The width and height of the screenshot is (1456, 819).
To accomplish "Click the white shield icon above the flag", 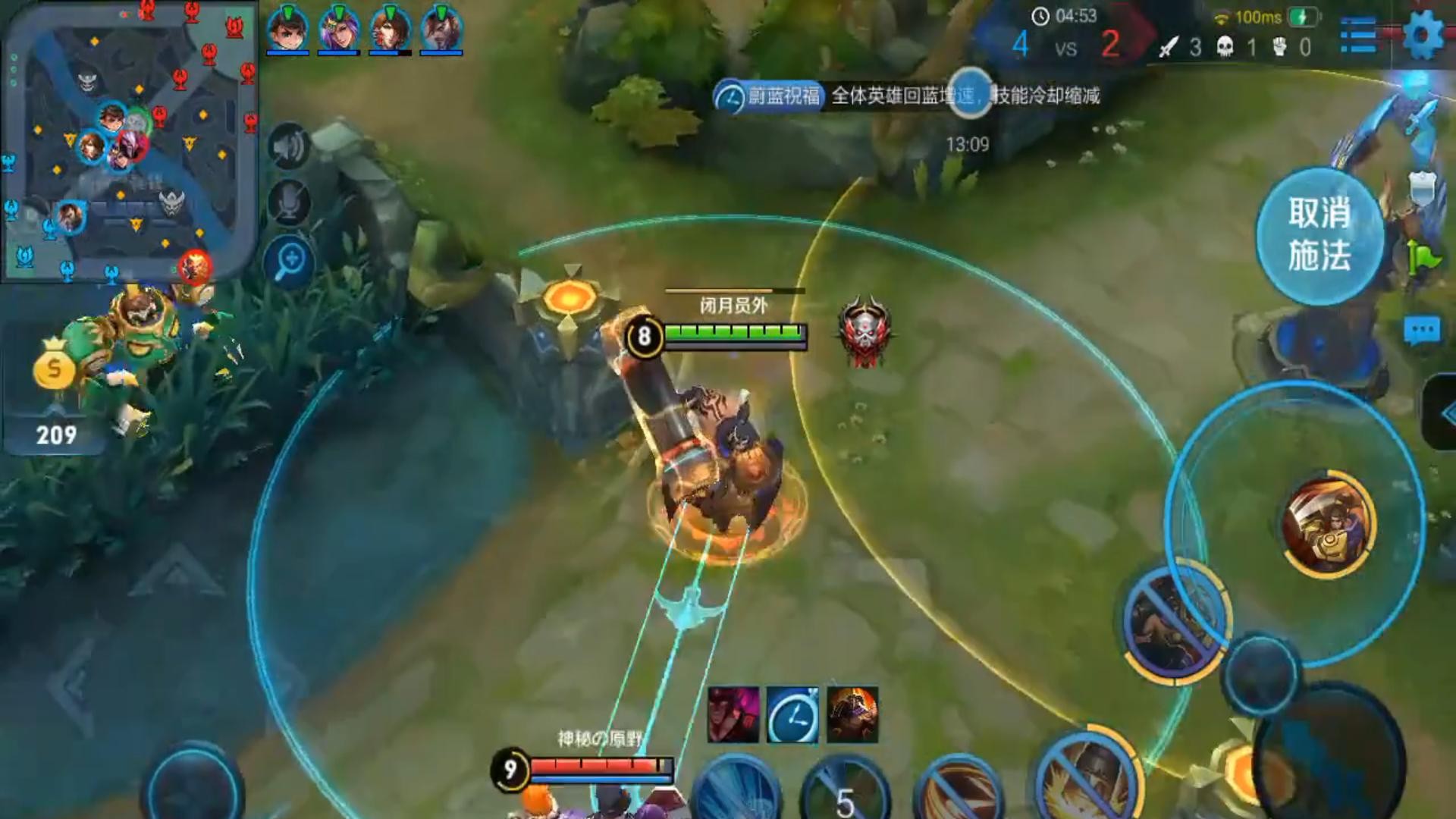I will coord(1423,187).
